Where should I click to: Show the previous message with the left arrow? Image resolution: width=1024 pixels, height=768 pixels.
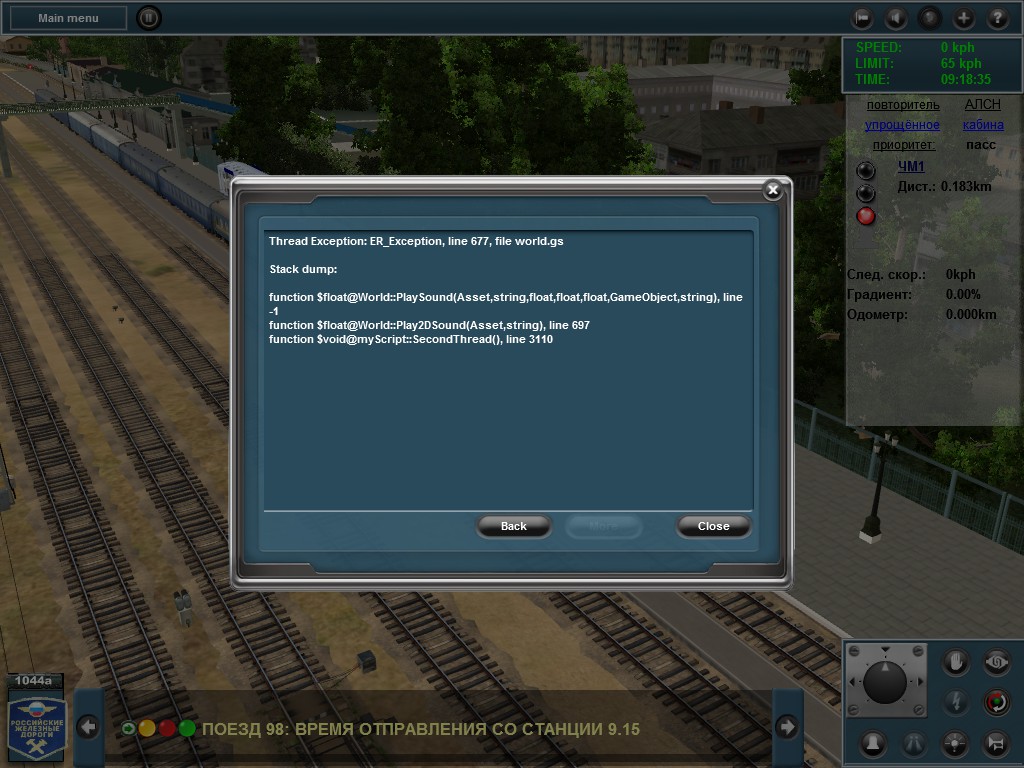88,727
